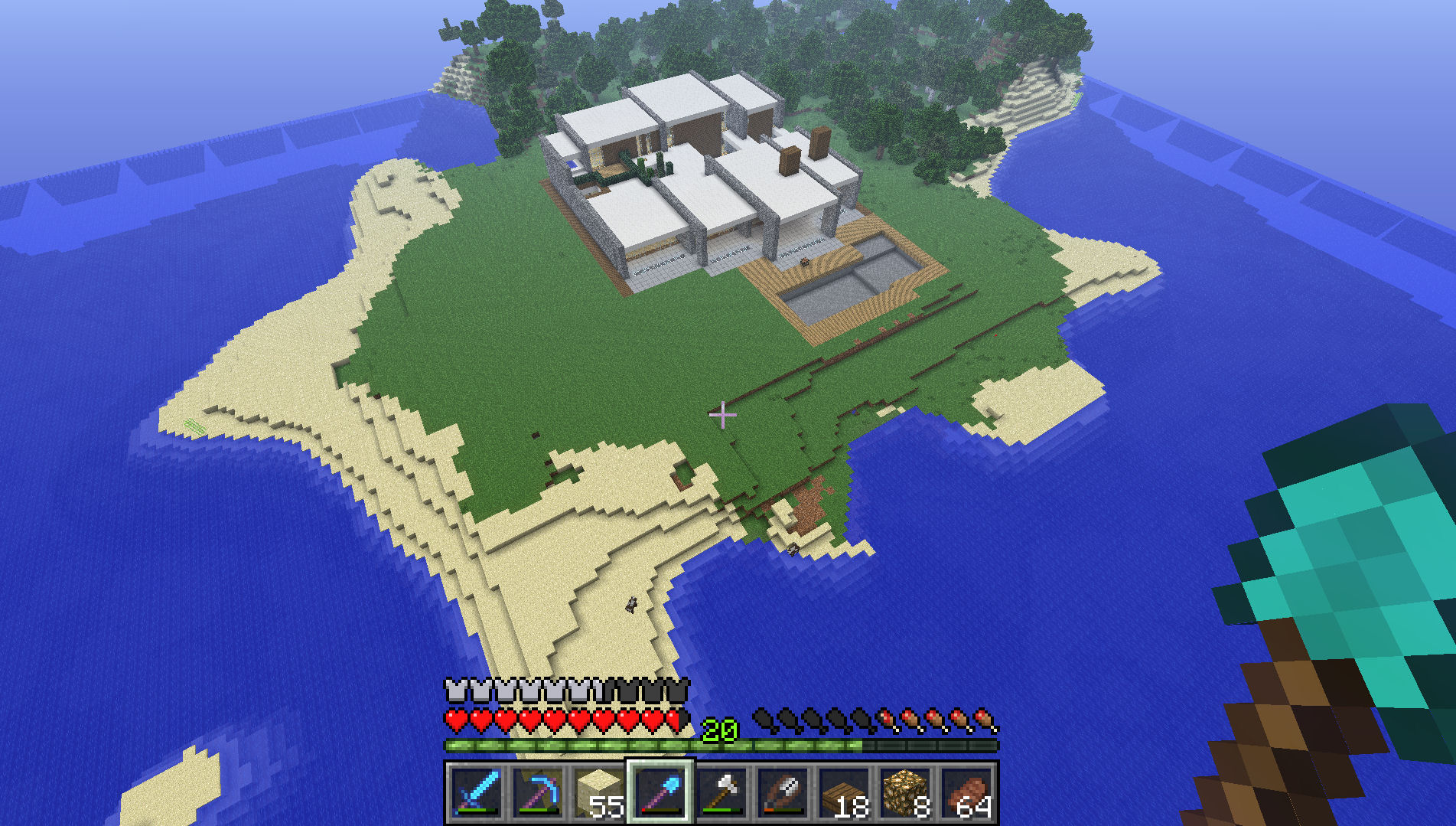Select the cooked meat stack of 64
Screen dimensions: 1456x826
[x=967, y=792]
